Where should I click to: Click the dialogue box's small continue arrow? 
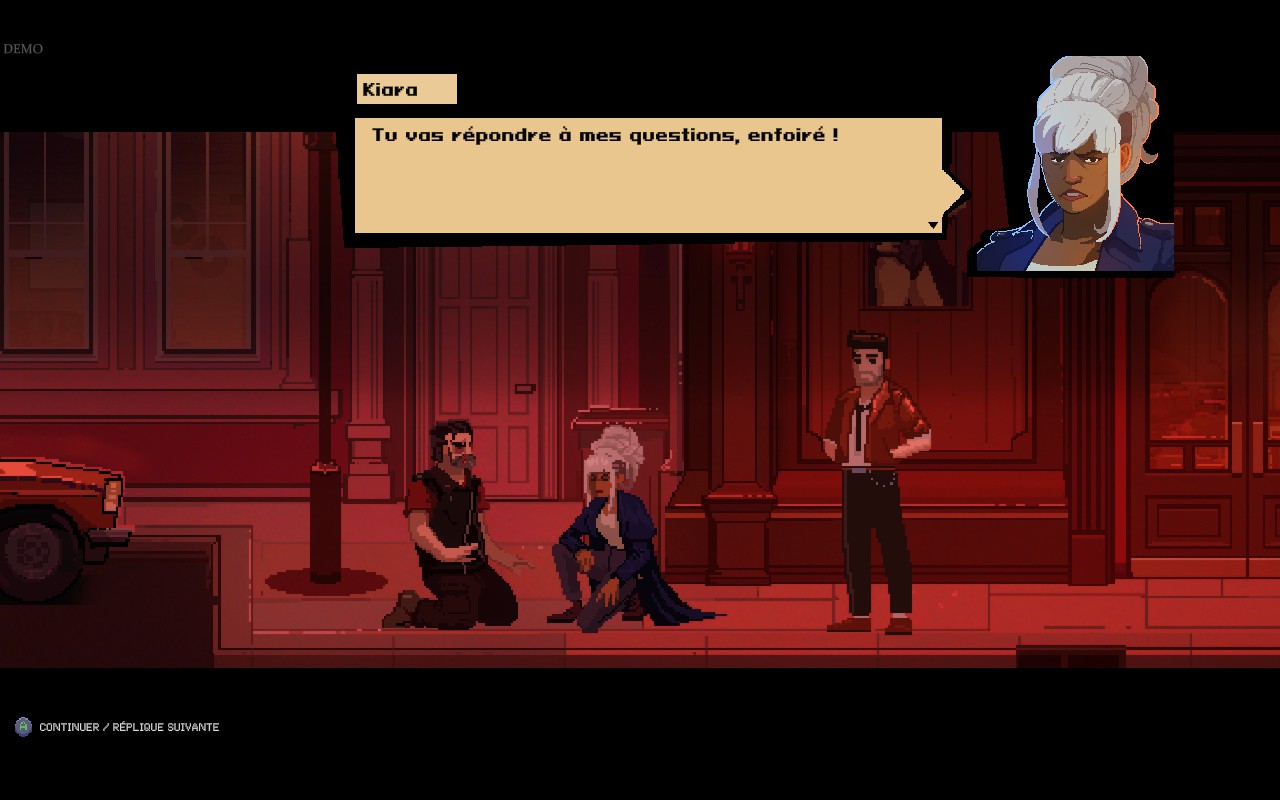tap(933, 225)
